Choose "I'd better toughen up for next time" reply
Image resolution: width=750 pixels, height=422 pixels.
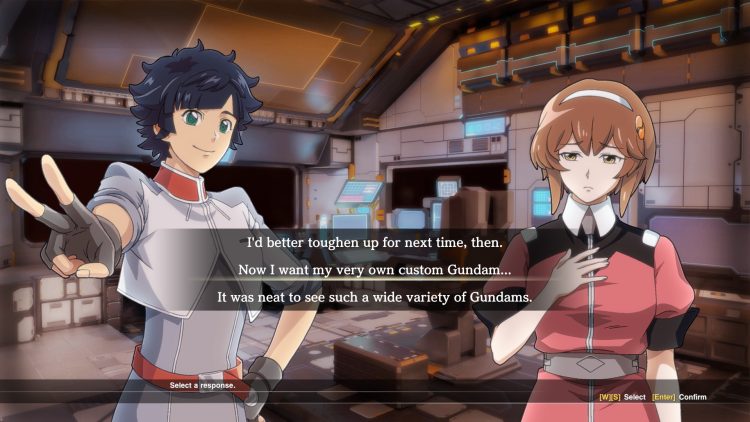tap(375, 242)
